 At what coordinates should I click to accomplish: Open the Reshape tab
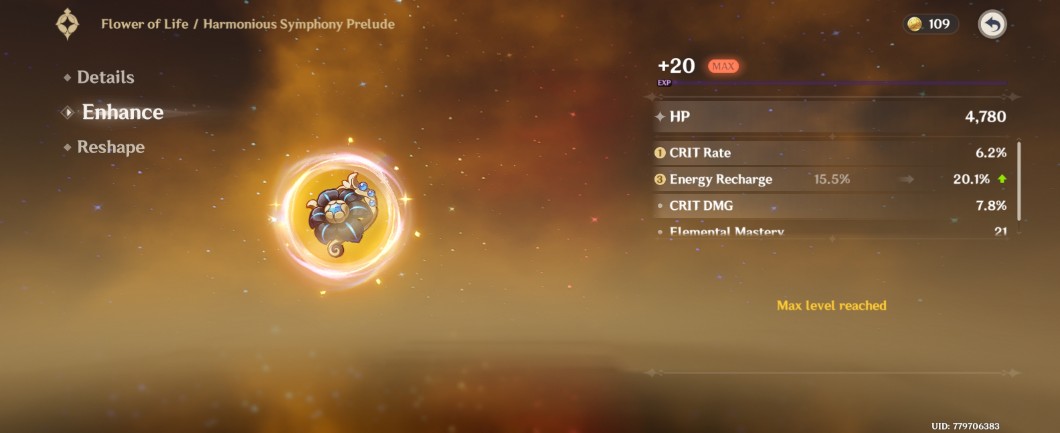click(x=110, y=147)
